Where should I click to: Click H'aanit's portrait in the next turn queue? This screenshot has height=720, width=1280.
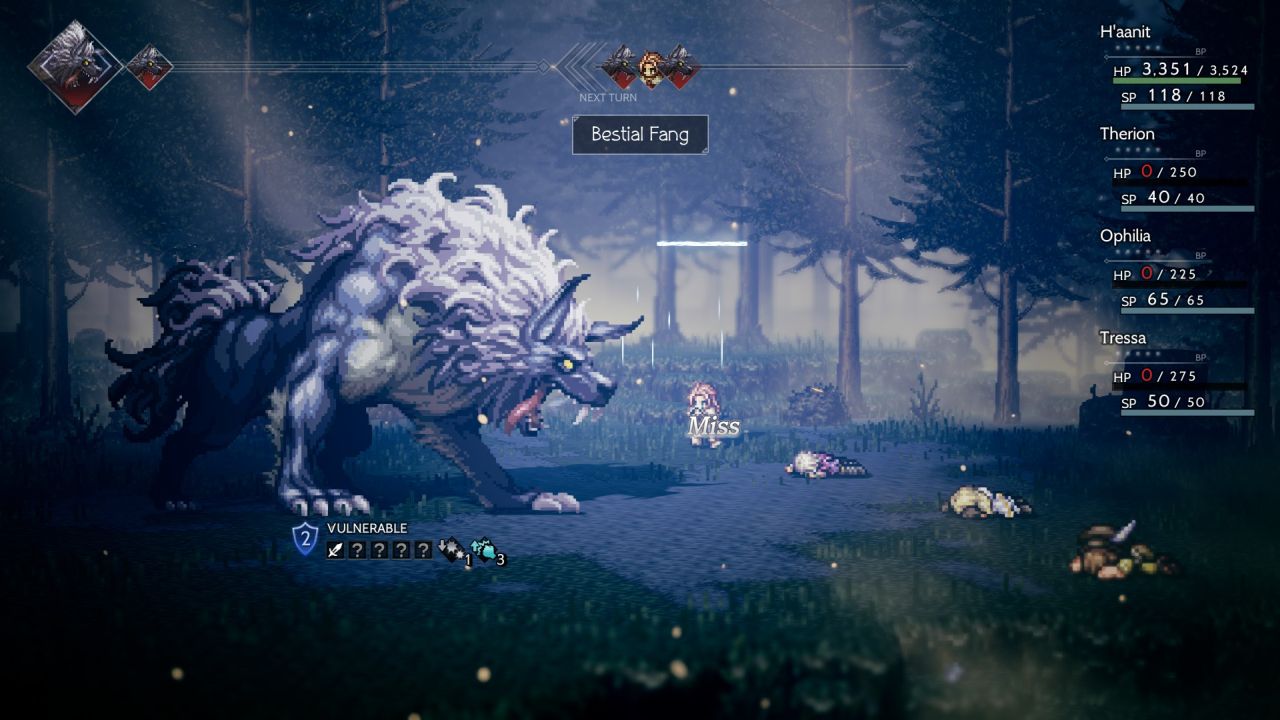tap(651, 66)
